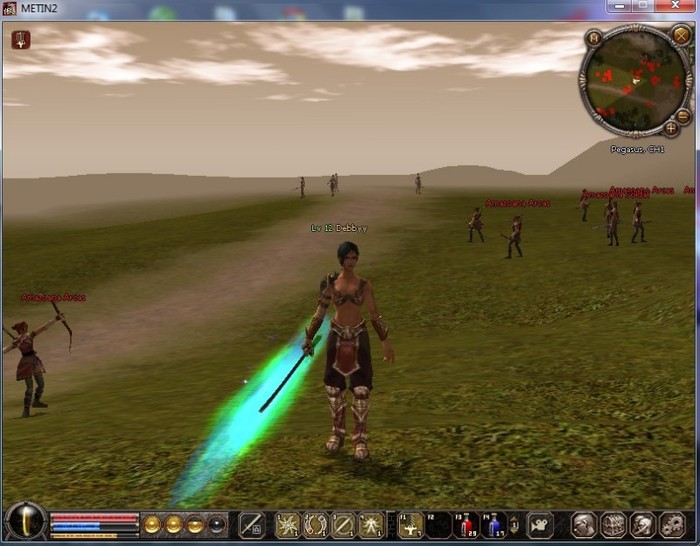Activate the starburst skill in the quickslot bar
Viewport: 700px width, 546px height.
(289, 524)
